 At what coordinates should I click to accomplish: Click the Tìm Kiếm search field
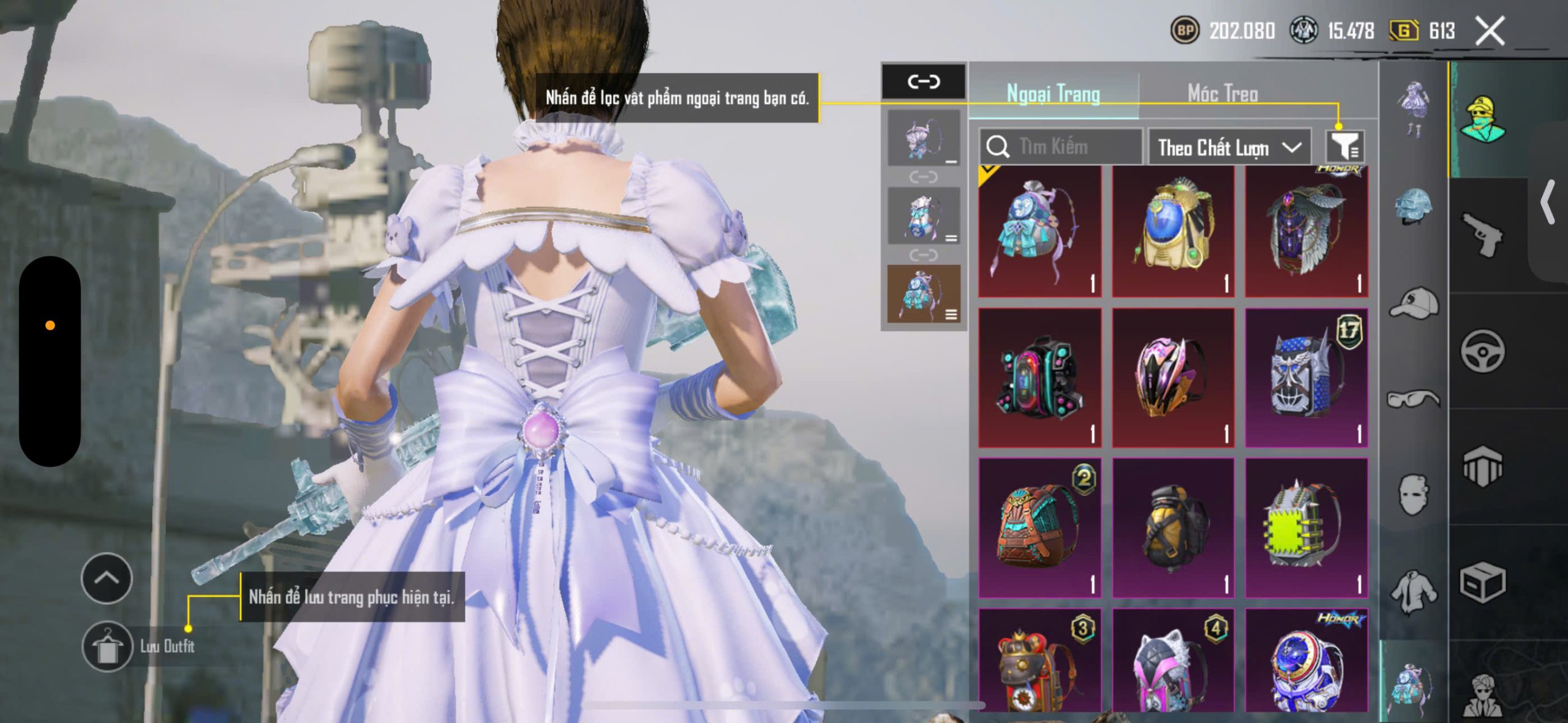coord(1061,147)
